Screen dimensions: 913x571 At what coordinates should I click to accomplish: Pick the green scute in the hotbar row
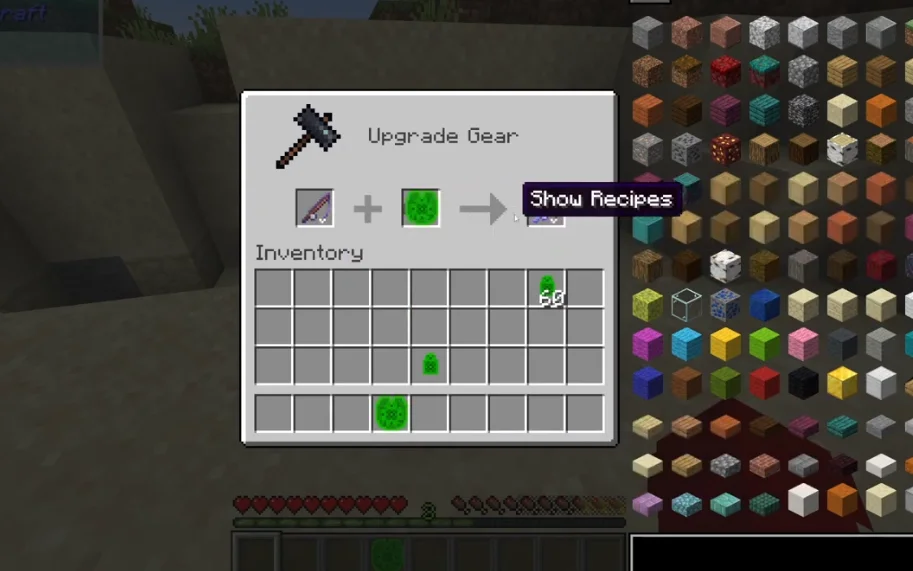point(390,413)
